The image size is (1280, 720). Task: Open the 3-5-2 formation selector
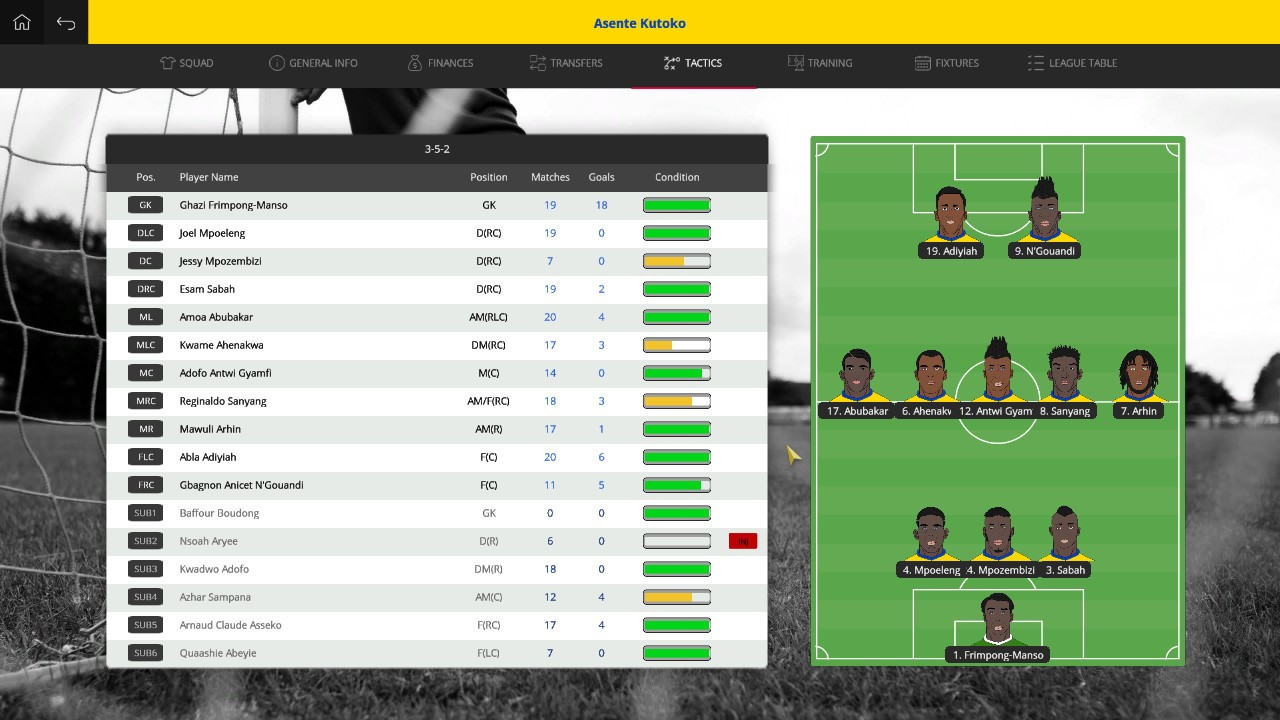tap(437, 148)
